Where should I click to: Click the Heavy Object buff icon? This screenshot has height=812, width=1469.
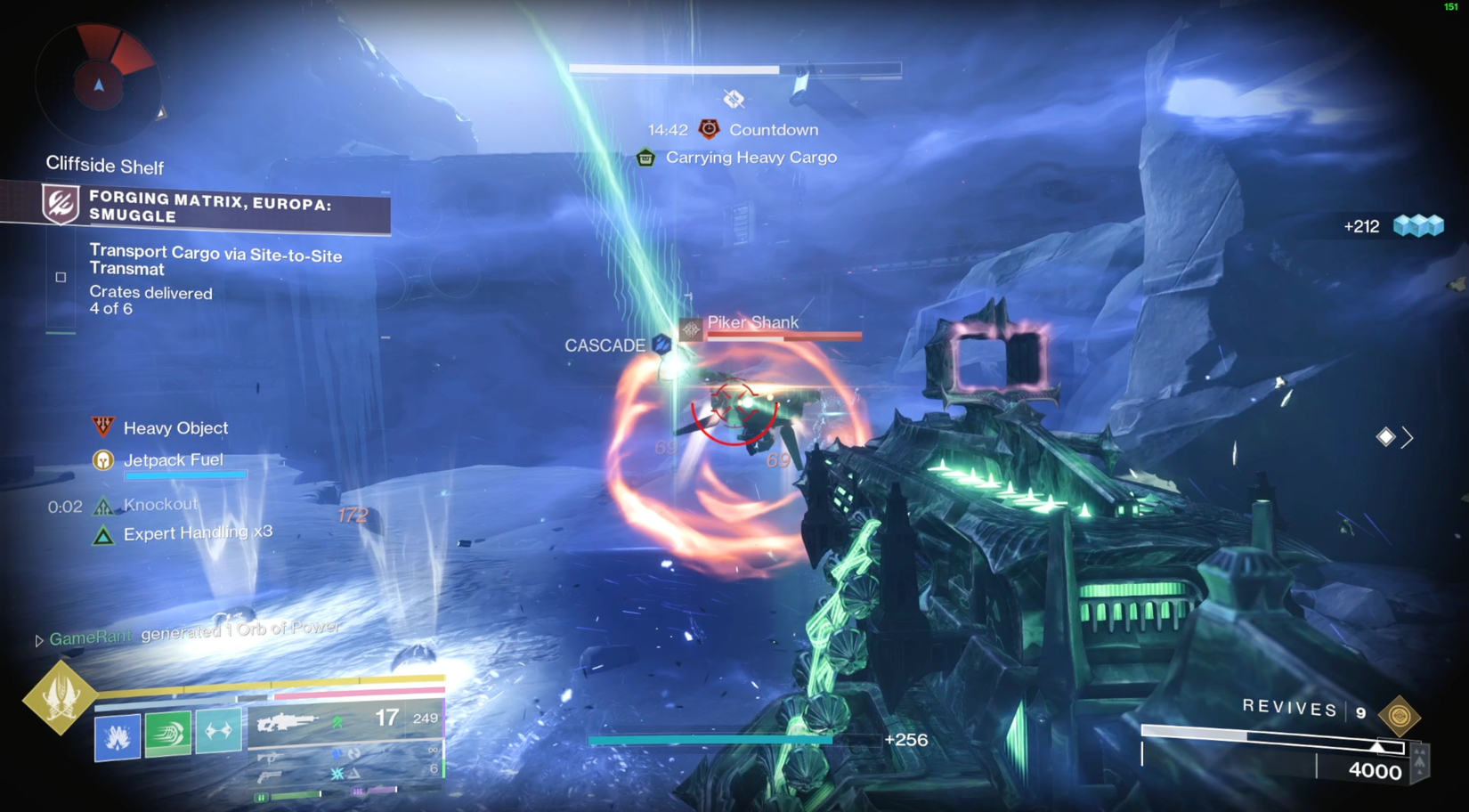click(104, 426)
